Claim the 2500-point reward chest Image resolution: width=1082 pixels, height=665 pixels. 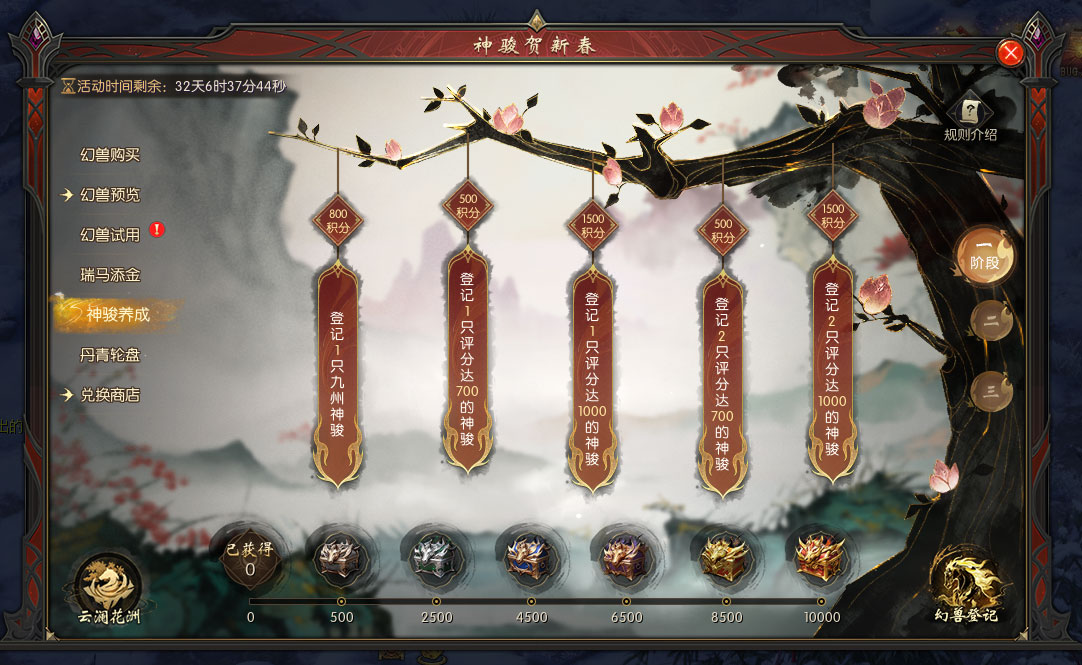point(436,556)
